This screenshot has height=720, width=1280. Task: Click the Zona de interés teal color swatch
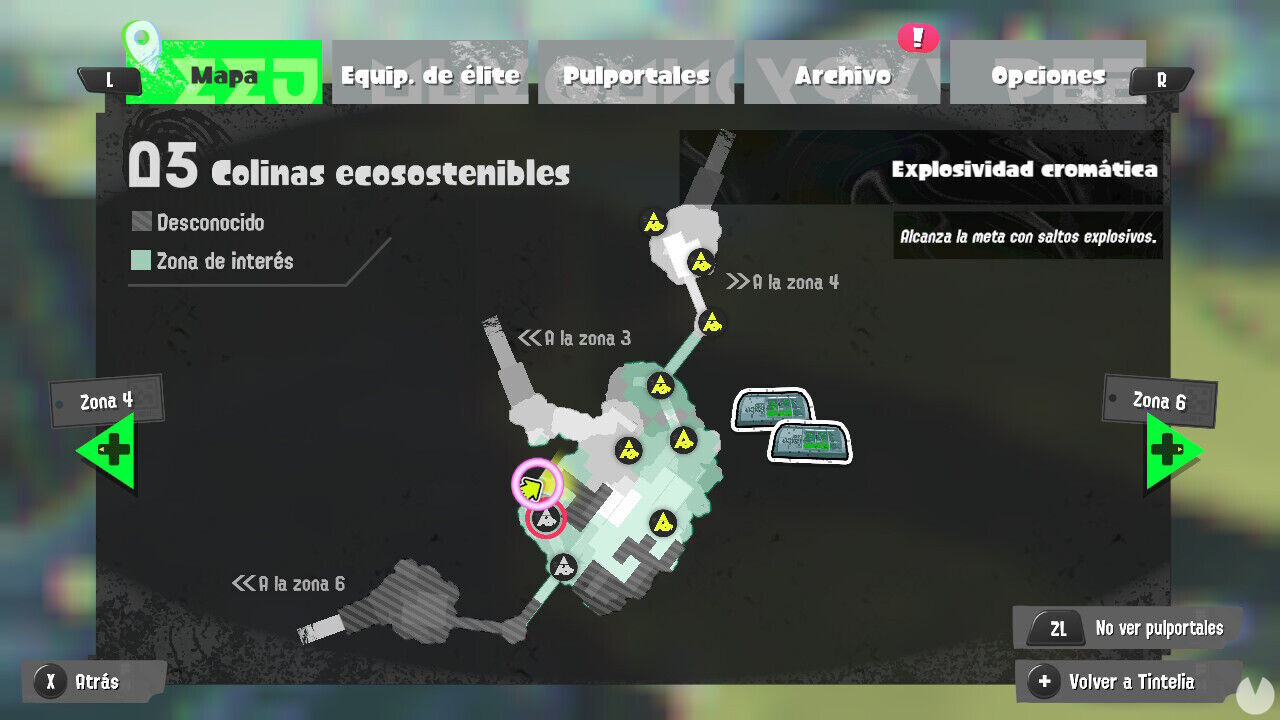[141, 261]
